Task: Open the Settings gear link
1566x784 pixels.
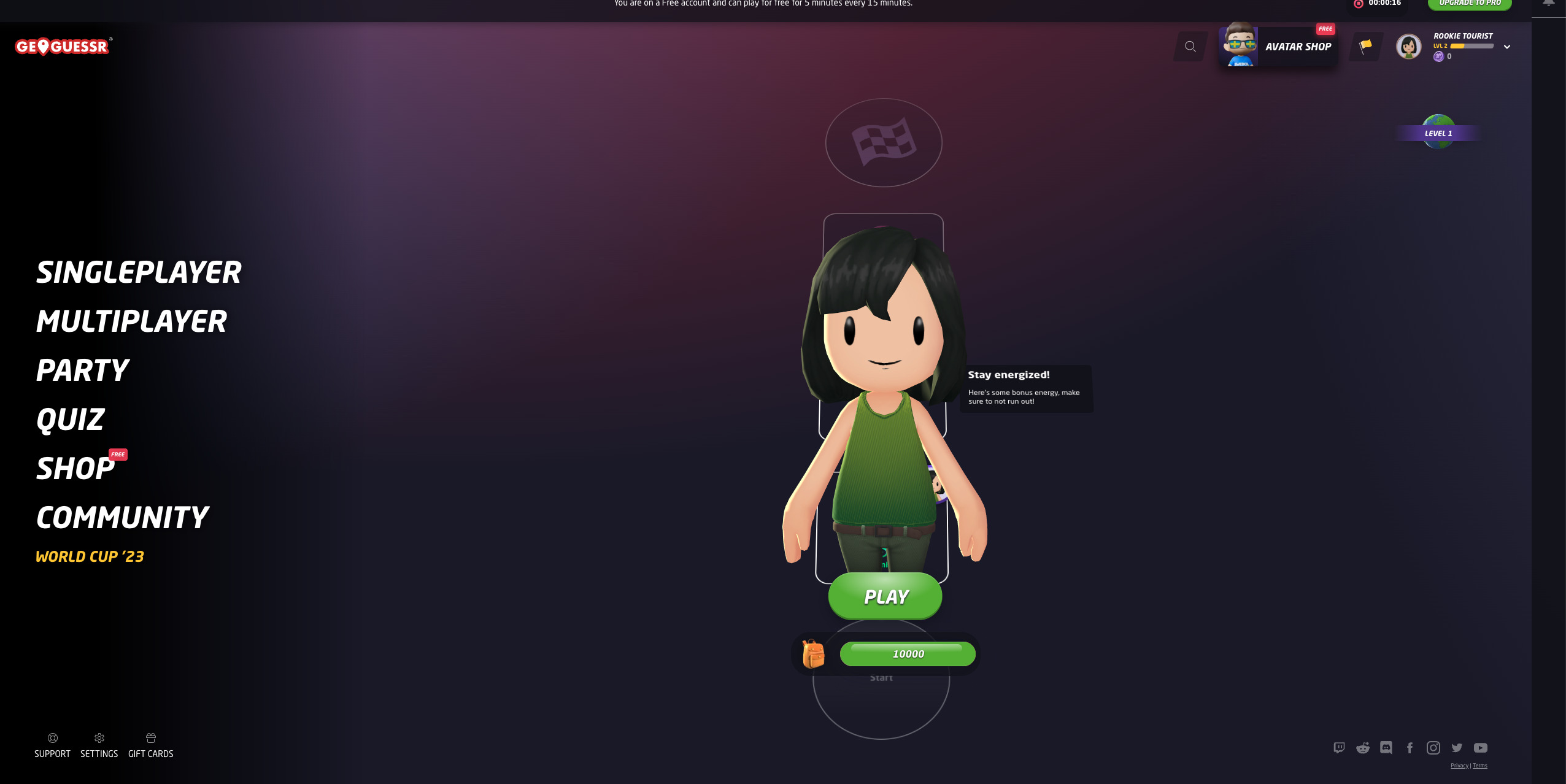Action: pos(99,745)
